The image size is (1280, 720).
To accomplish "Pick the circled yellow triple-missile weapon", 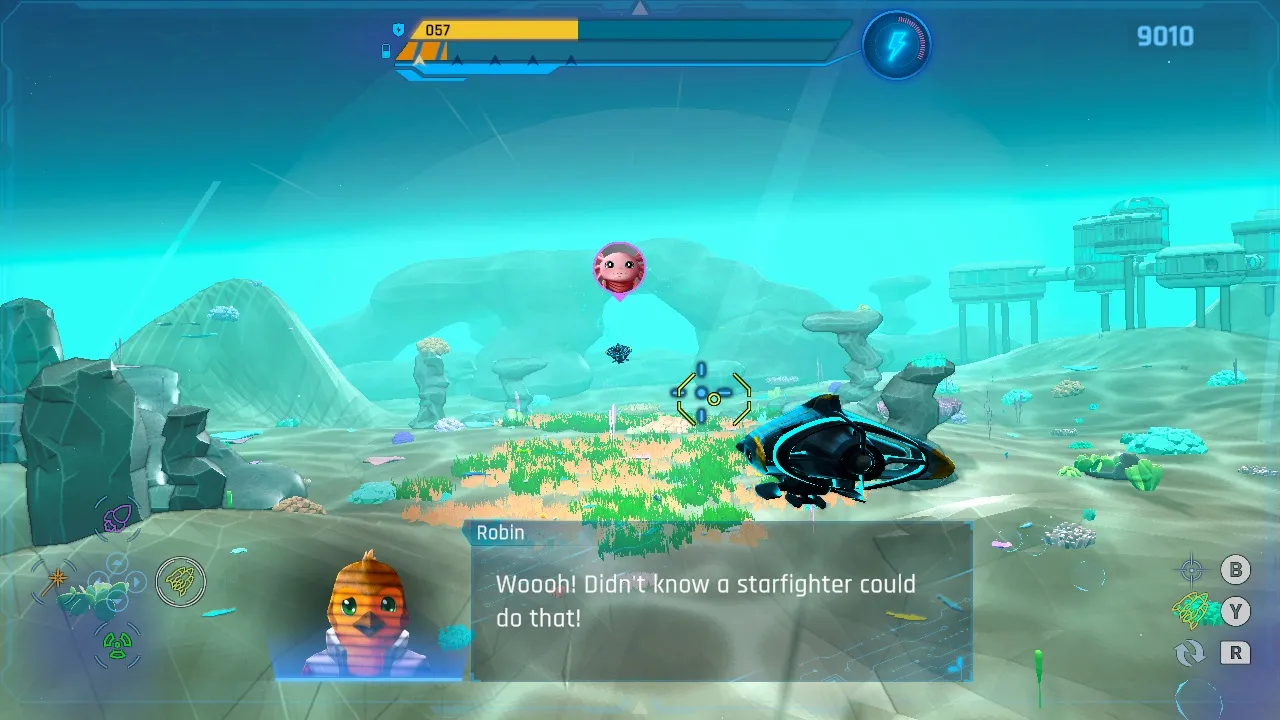I will click(x=181, y=581).
